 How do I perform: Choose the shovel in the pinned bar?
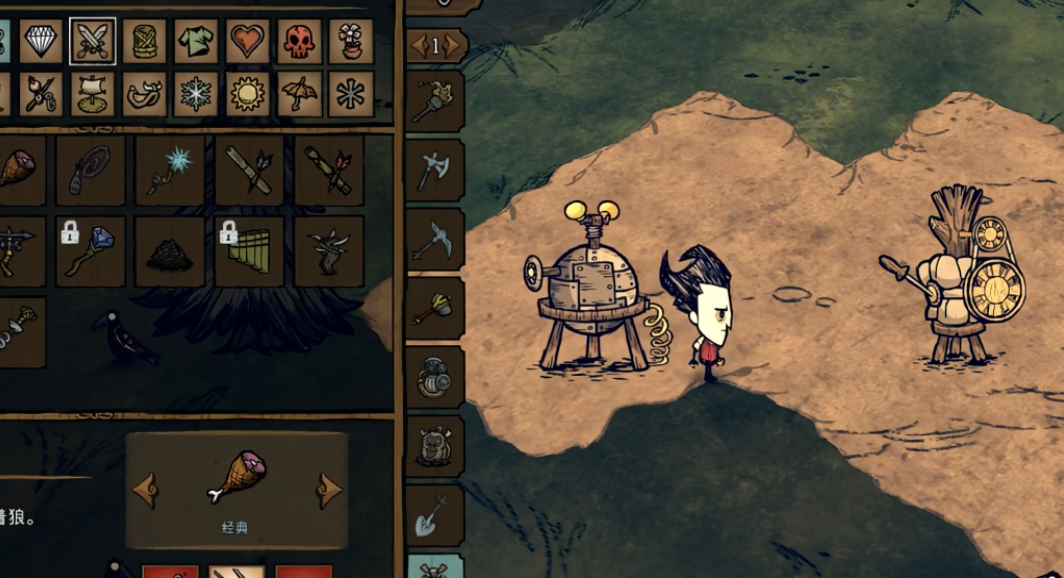pyautogui.click(x=435, y=516)
